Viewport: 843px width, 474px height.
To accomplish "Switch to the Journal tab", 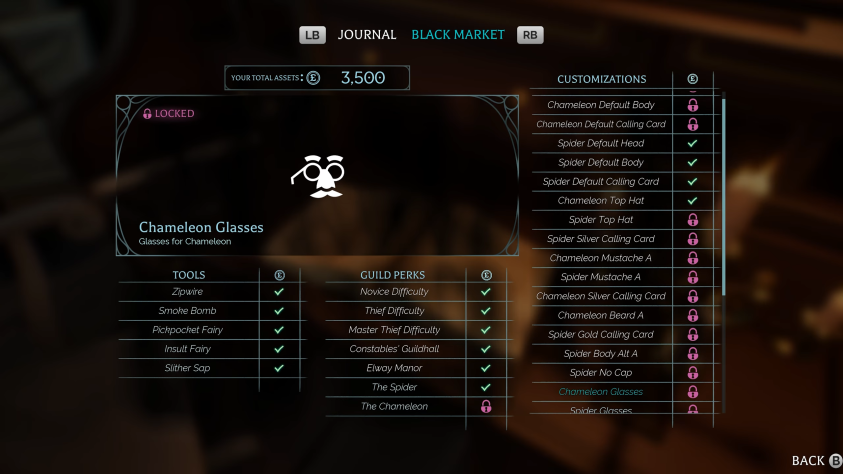I will [x=366, y=35].
